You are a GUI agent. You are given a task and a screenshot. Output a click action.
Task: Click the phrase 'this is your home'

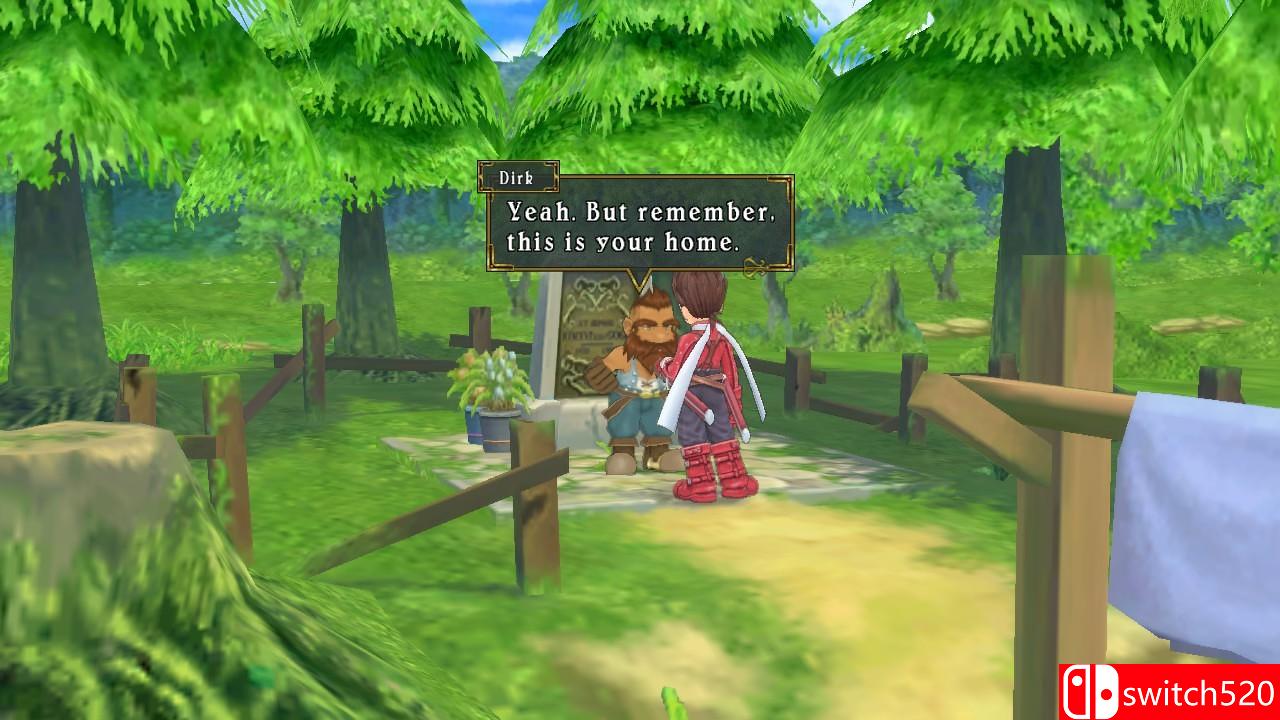pyautogui.click(x=625, y=242)
